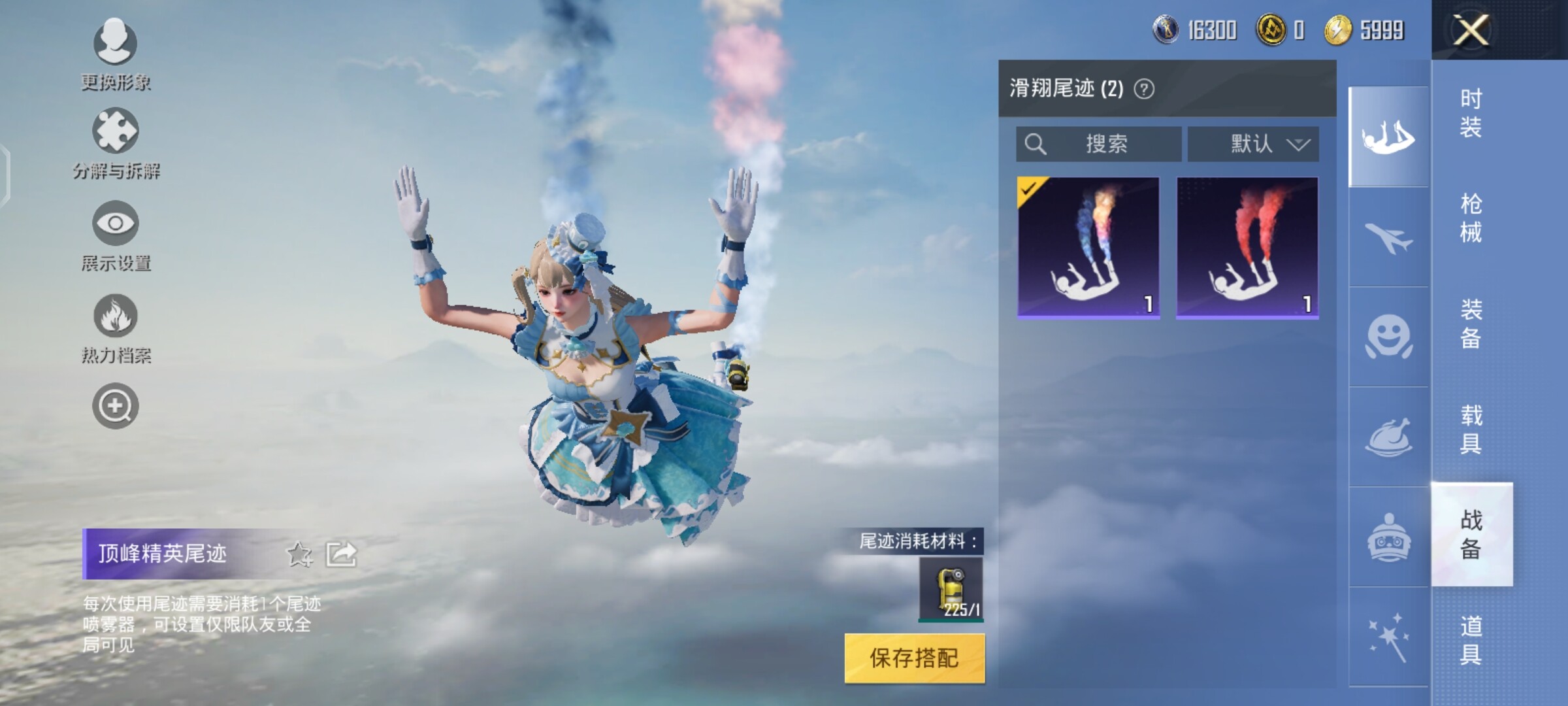This screenshot has height=706, width=1568.
Task: Open the 默认 sort dropdown
Action: [x=1253, y=144]
